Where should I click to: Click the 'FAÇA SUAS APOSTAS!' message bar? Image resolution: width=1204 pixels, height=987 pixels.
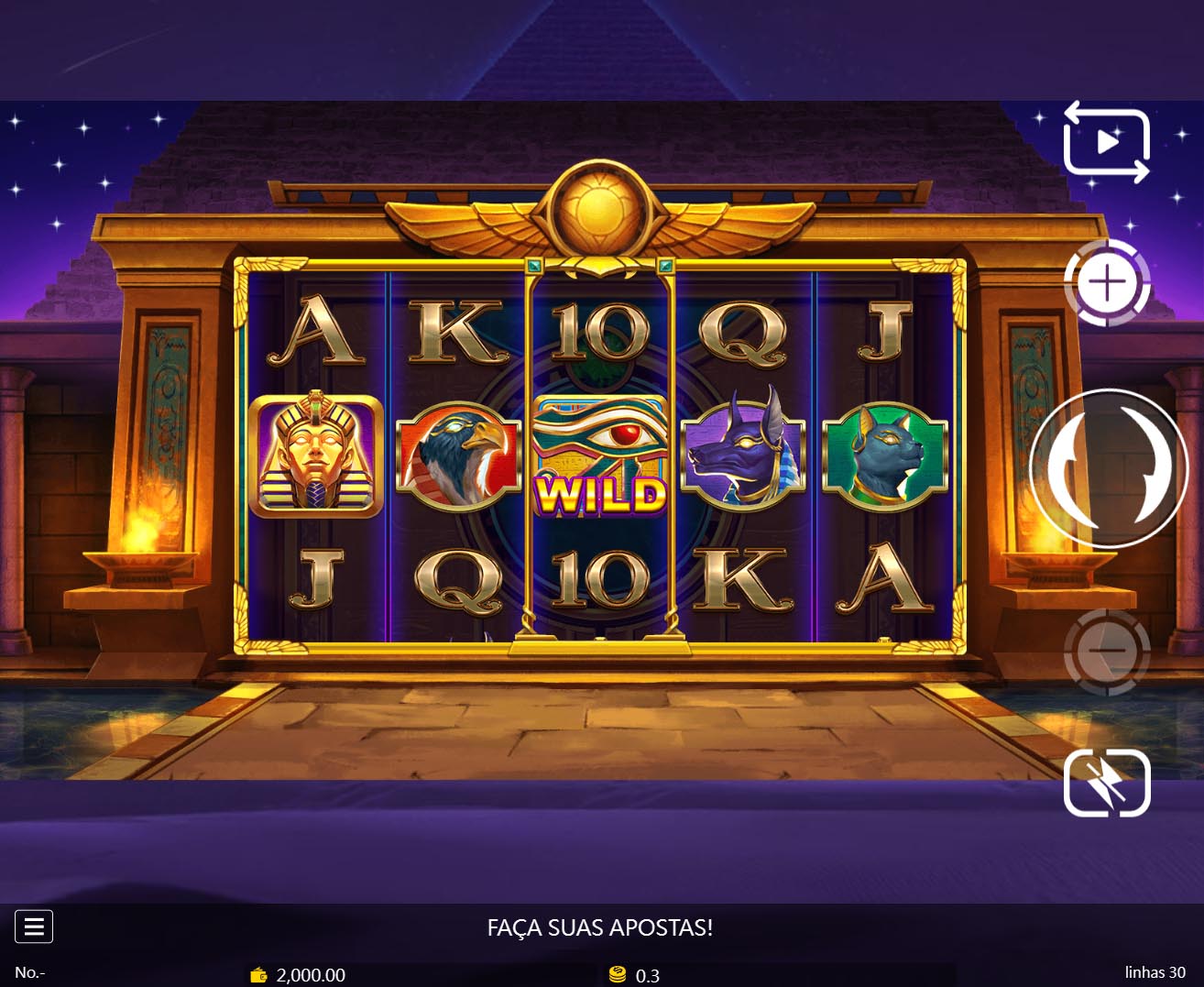point(601,927)
